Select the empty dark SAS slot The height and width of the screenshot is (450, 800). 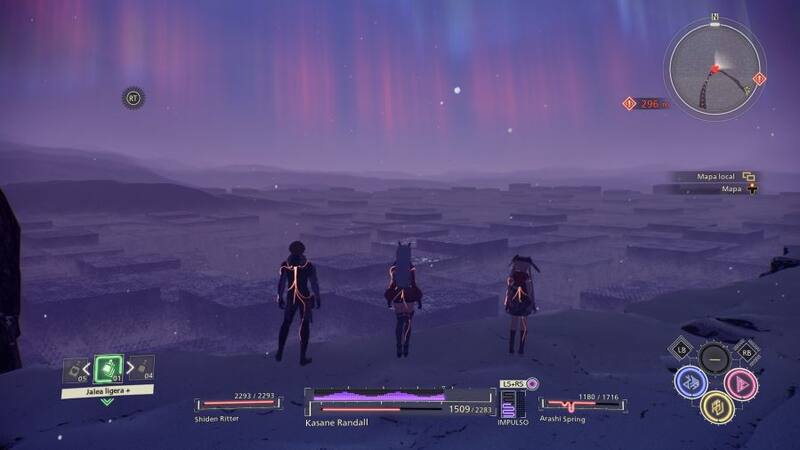[714, 357]
